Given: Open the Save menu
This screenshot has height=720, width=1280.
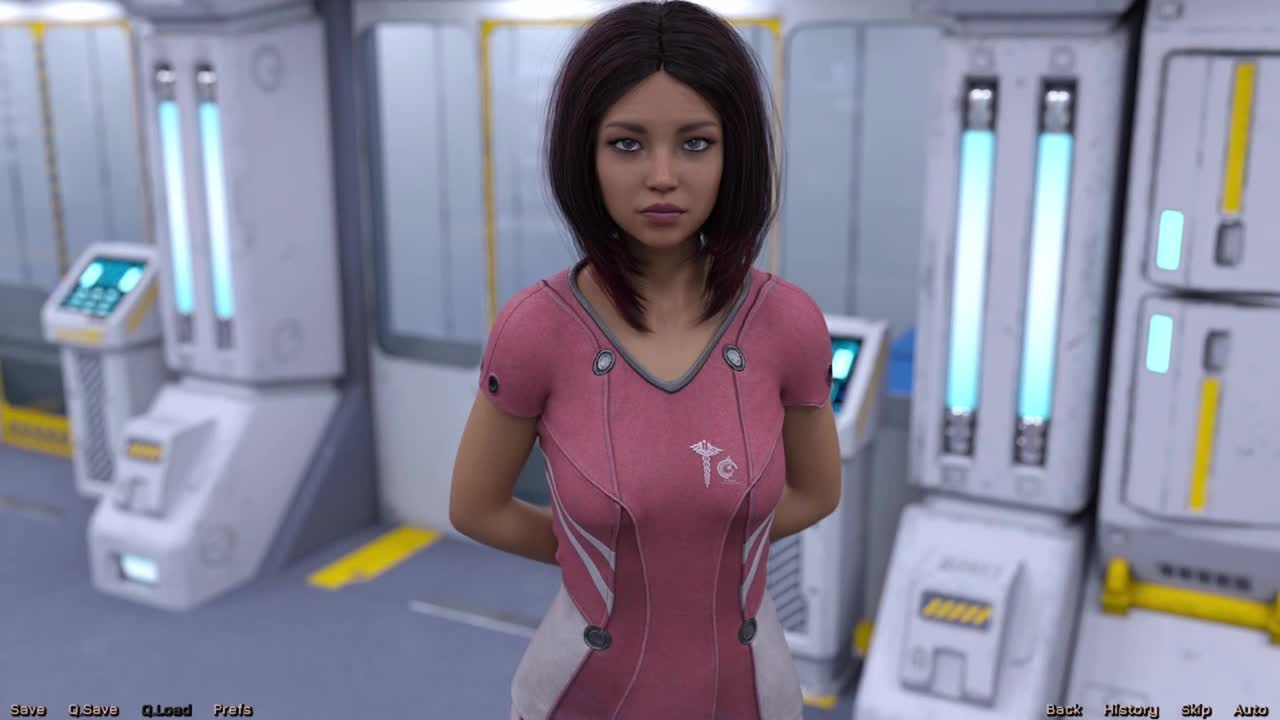Looking at the screenshot, I should (28, 710).
